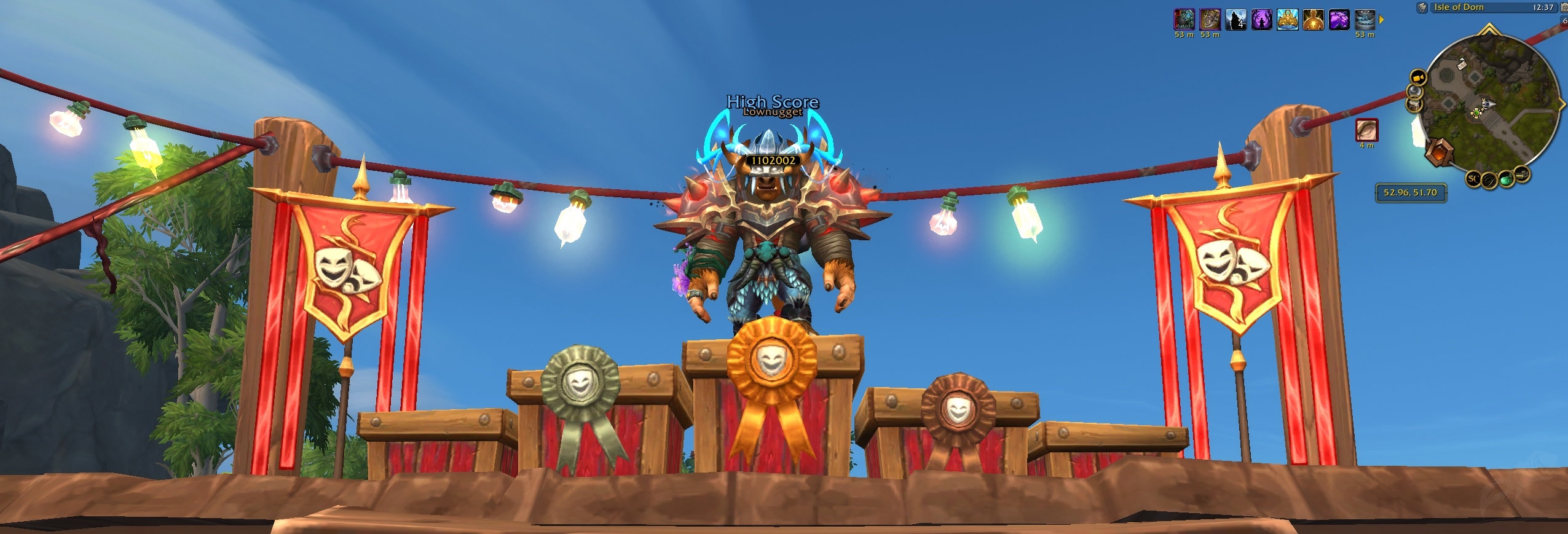The width and height of the screenshot is (1568, 534).
Task: Click the leftmost buff icon with 53 m timer
Action: tap(1184, 20)
